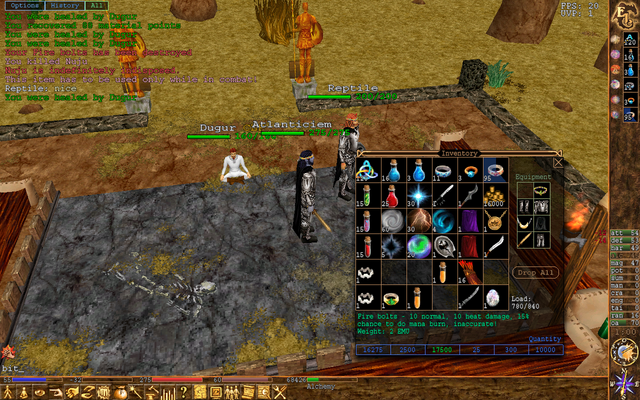Select the gold coins stack in inventory

494,194
